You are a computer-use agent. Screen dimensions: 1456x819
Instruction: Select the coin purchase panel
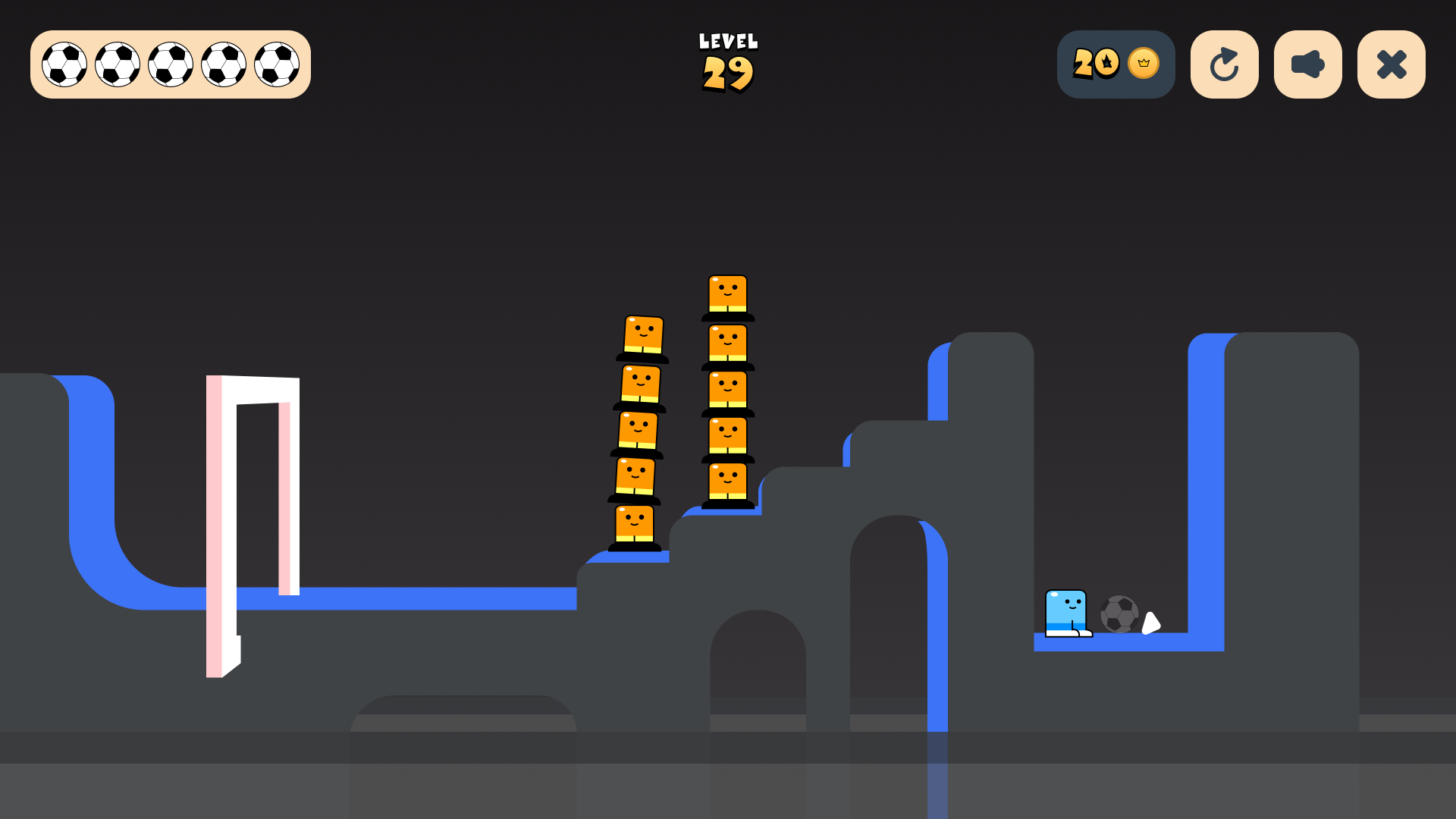[1116, 64]
